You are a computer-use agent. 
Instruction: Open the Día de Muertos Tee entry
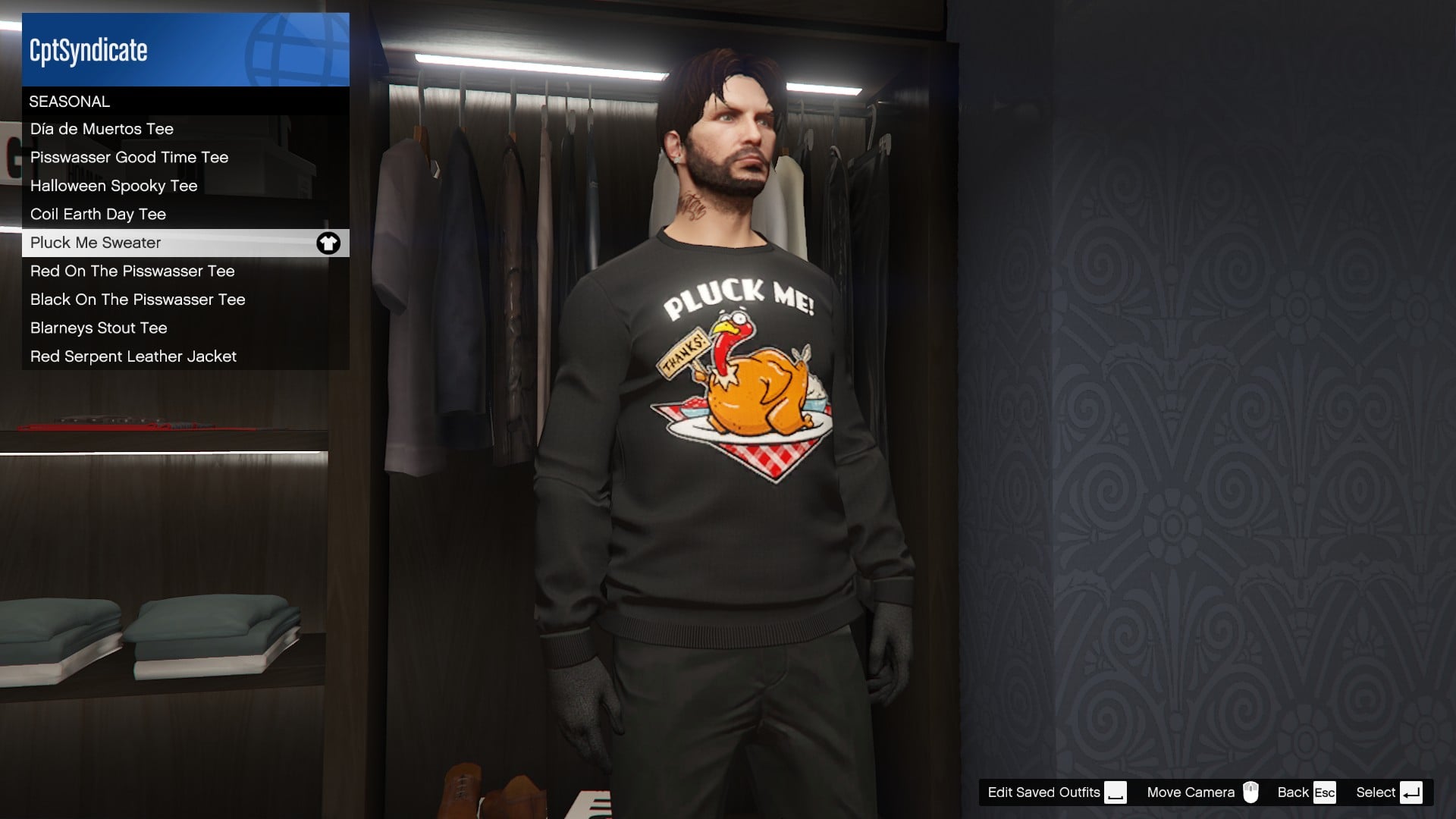pyautogui.click(x=101, y=128)
